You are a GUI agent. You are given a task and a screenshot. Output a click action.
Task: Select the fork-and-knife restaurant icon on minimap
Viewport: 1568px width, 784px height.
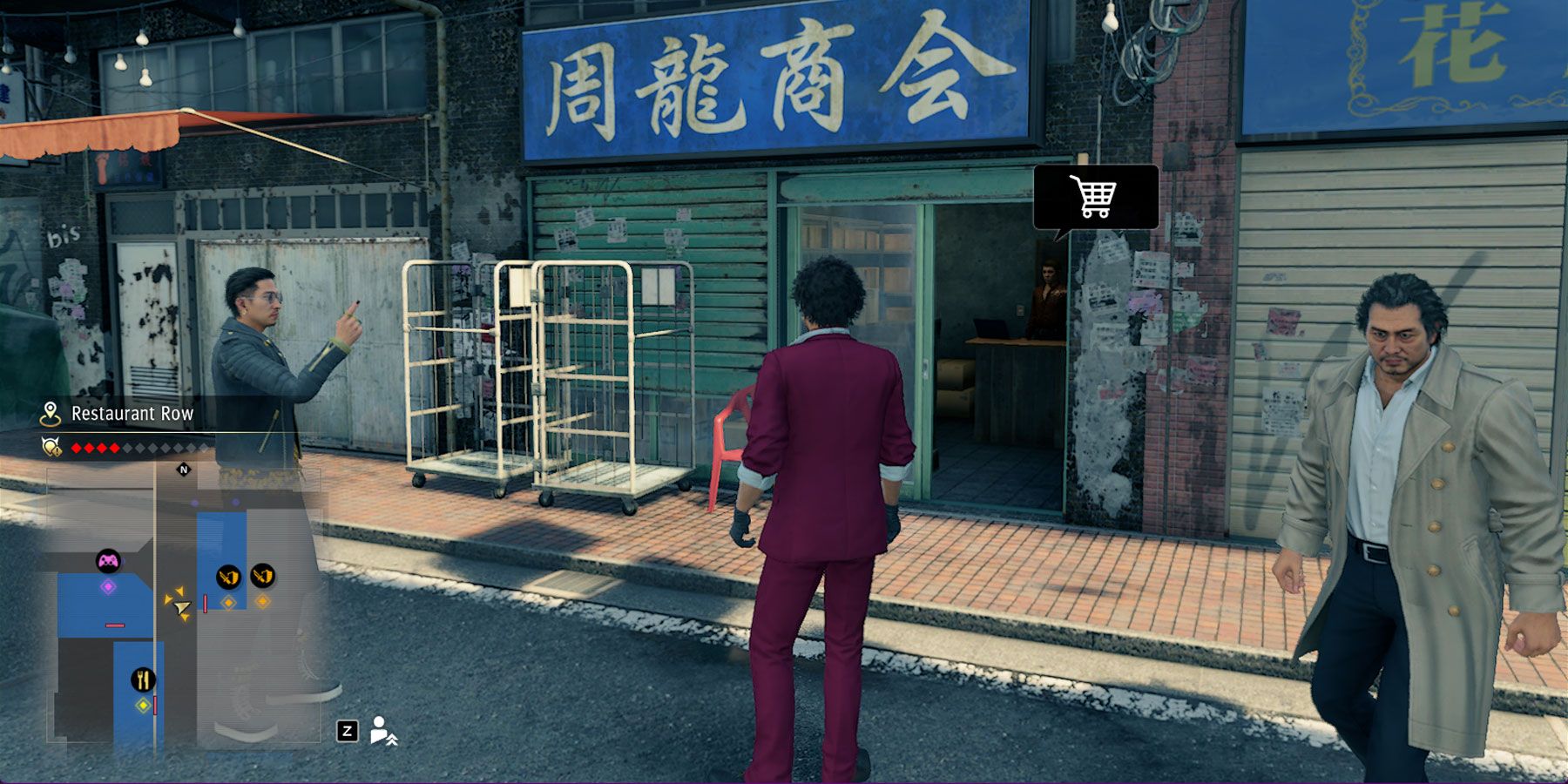pyautogui.click(x=144, y=679)
